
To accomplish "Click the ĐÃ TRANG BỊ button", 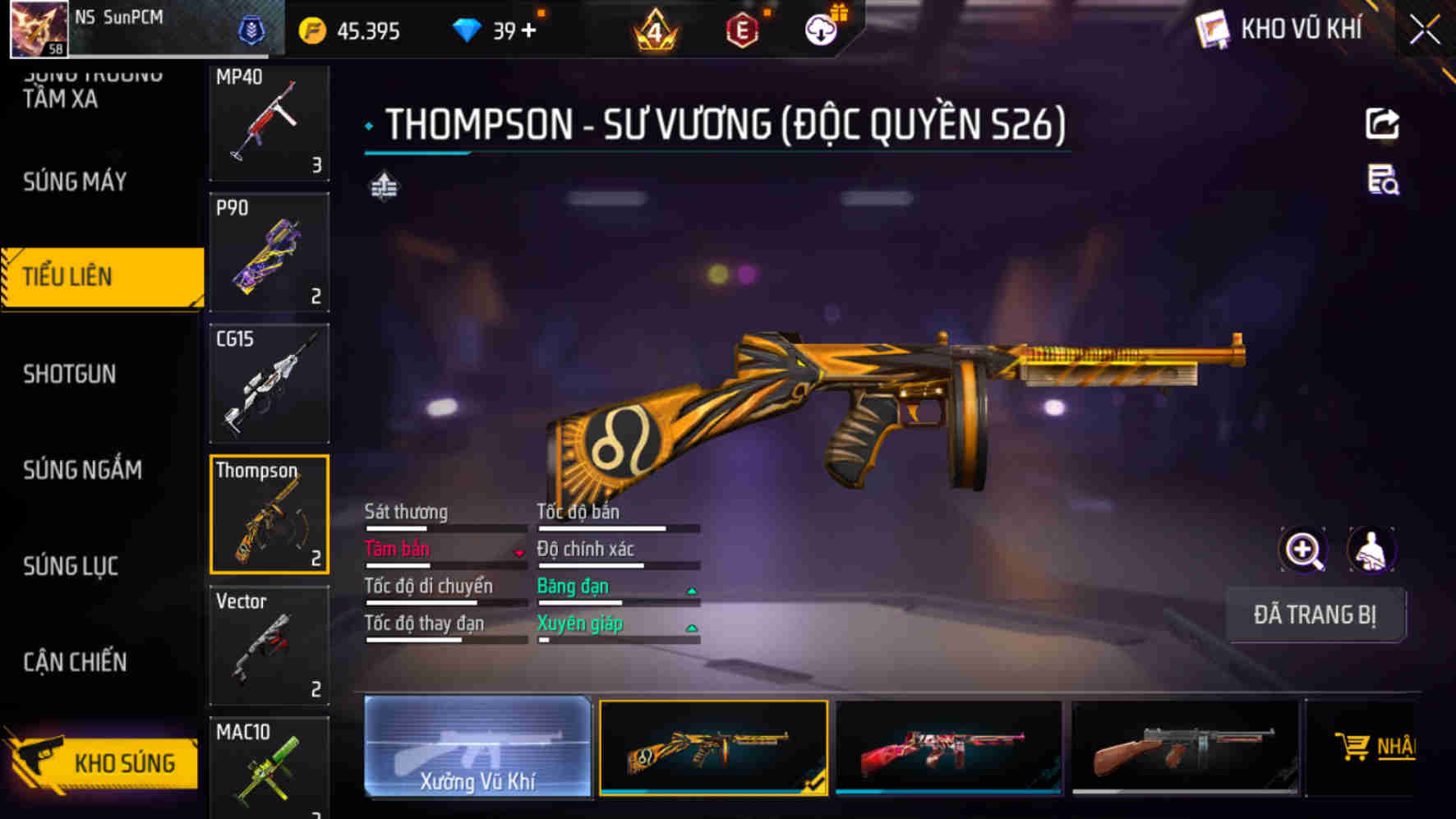I will pyautogui.click(x=1315, y=614).
